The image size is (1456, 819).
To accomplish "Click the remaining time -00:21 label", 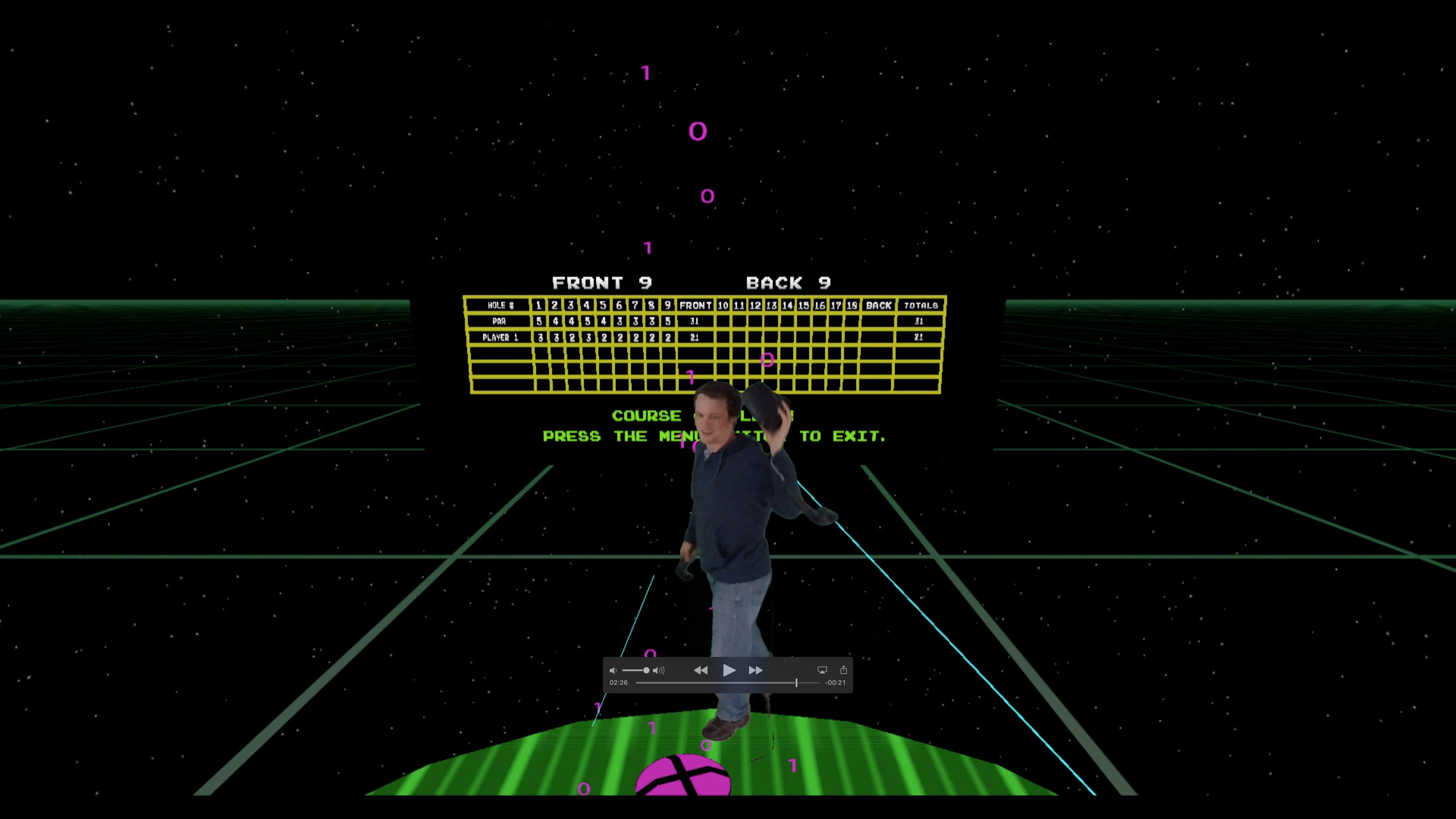I will pos(835,682).
